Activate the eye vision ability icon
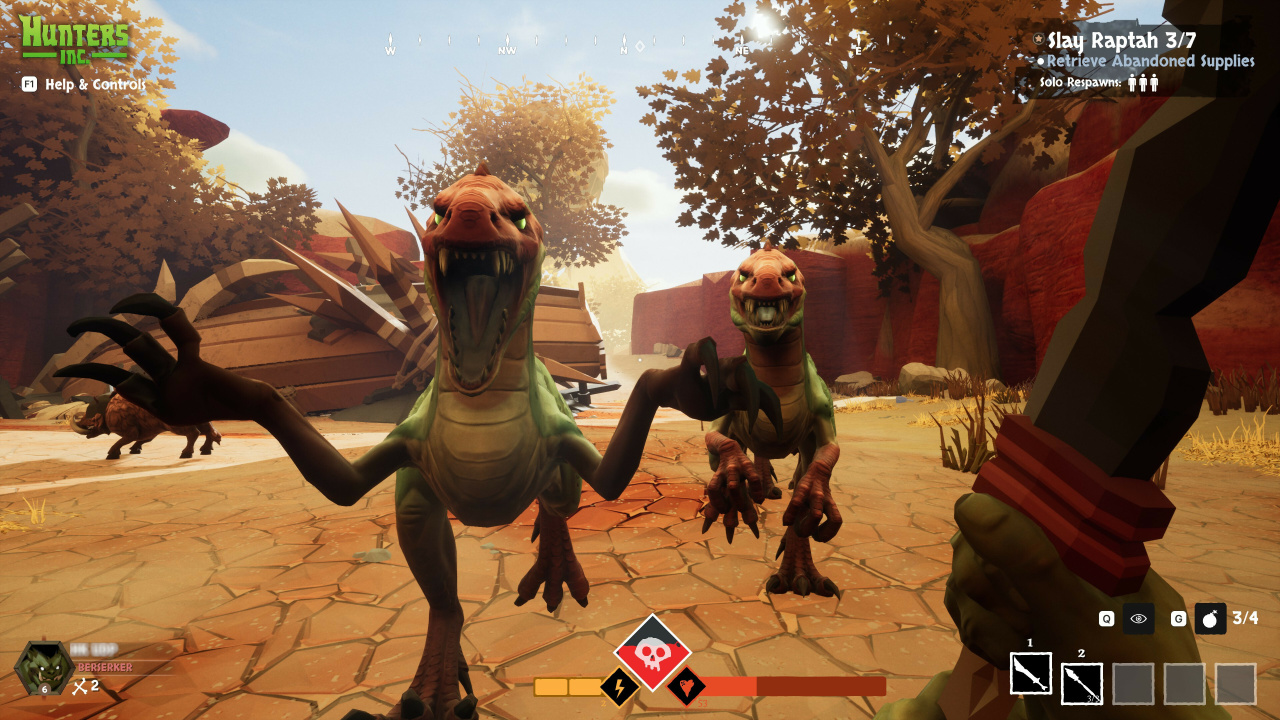The image size is (1280, 720). (1138, 619)
